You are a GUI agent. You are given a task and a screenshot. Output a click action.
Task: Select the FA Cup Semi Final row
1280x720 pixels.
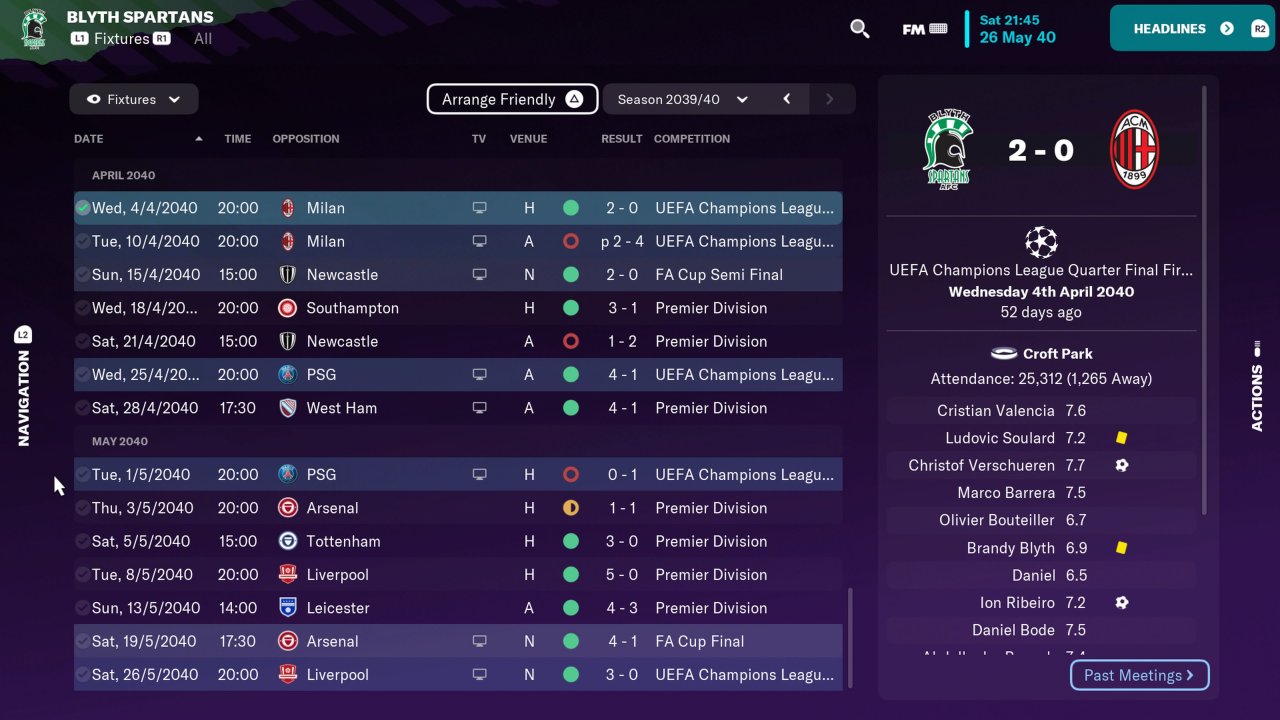pyautogui.click(x=457, y=274)
